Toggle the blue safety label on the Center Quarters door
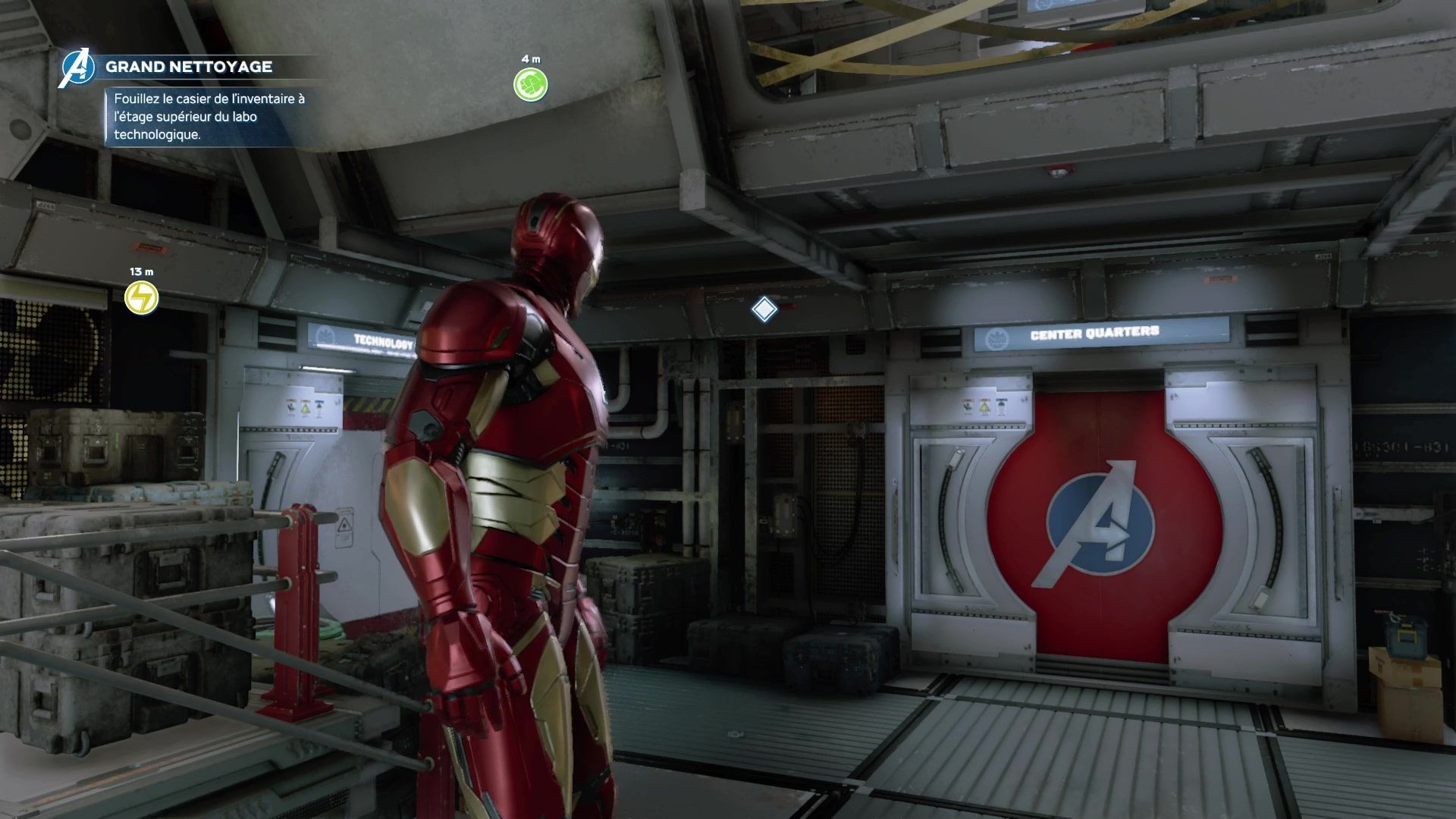Viewport: 1456px width, 819px height. coord(1002,405)
